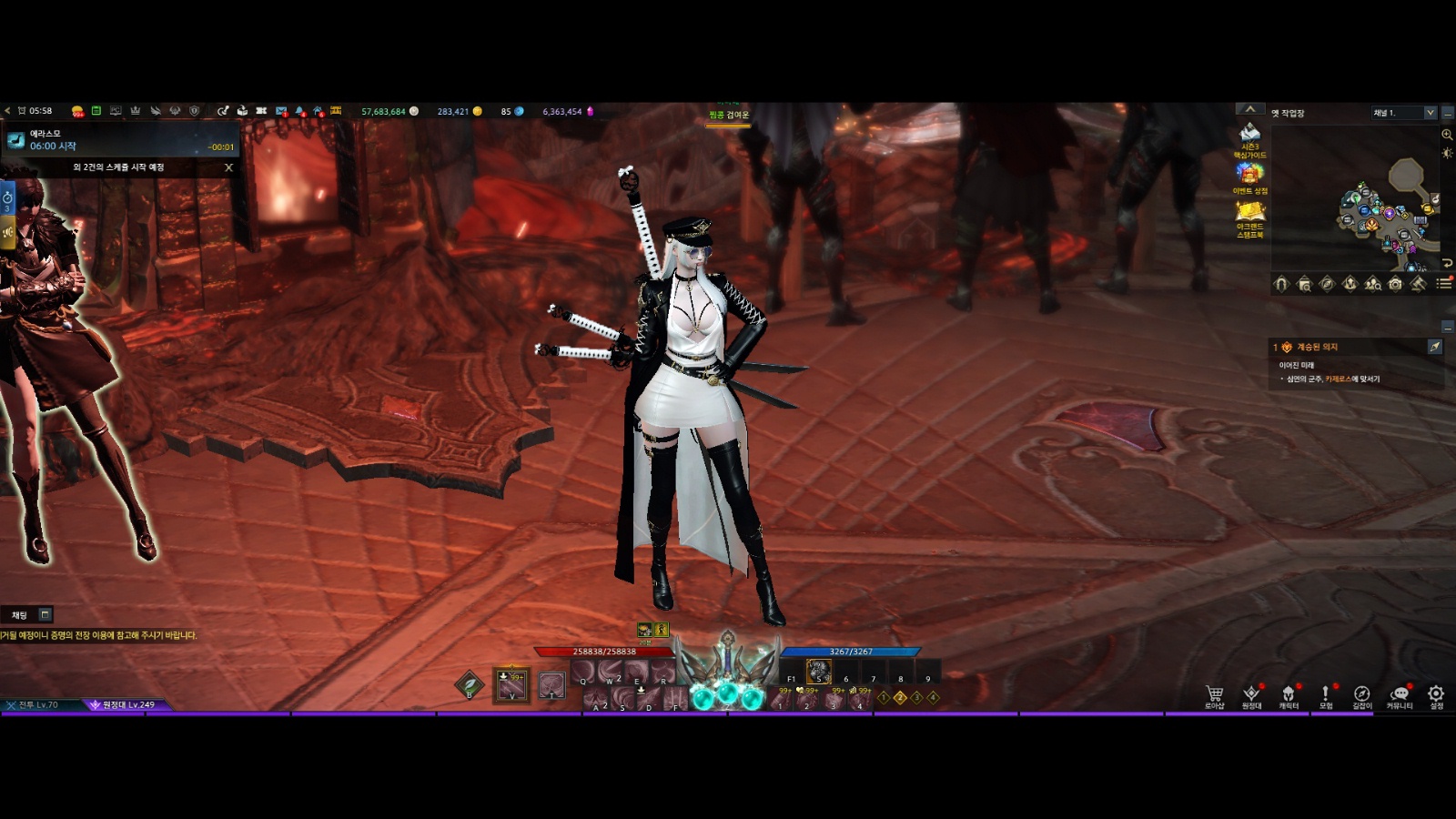Click the camera icon below the minimap
This screenshot has width=1456, height=819.
tap(1395, 284)
